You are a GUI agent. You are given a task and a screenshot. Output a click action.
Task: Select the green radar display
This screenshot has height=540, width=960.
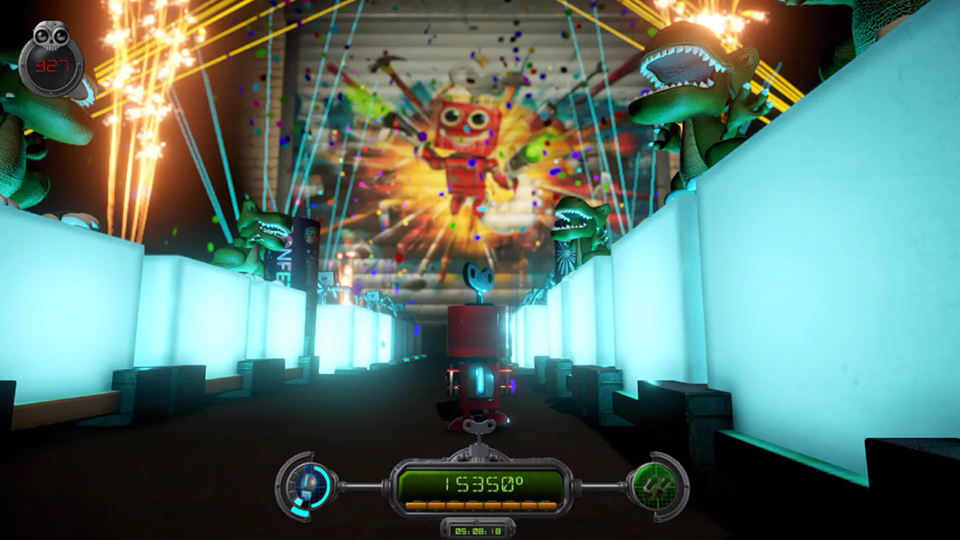click(655, 486)
